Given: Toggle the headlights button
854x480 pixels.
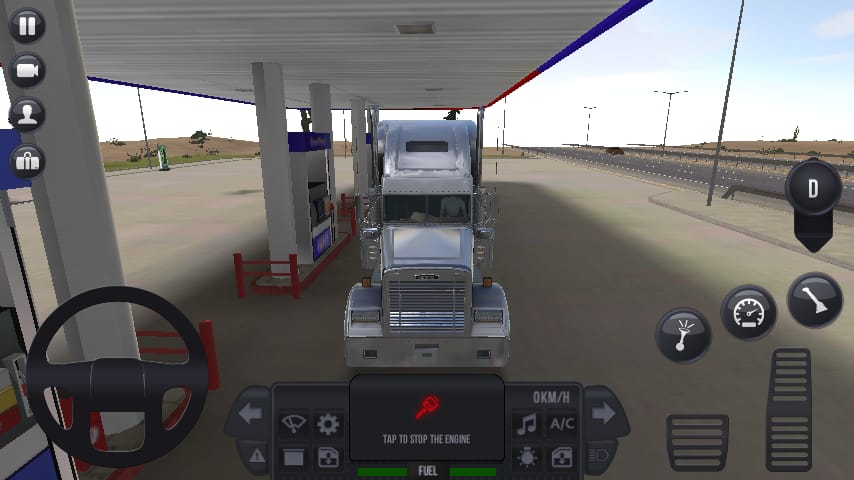Looking at the screenshot, I should point(600,456).
